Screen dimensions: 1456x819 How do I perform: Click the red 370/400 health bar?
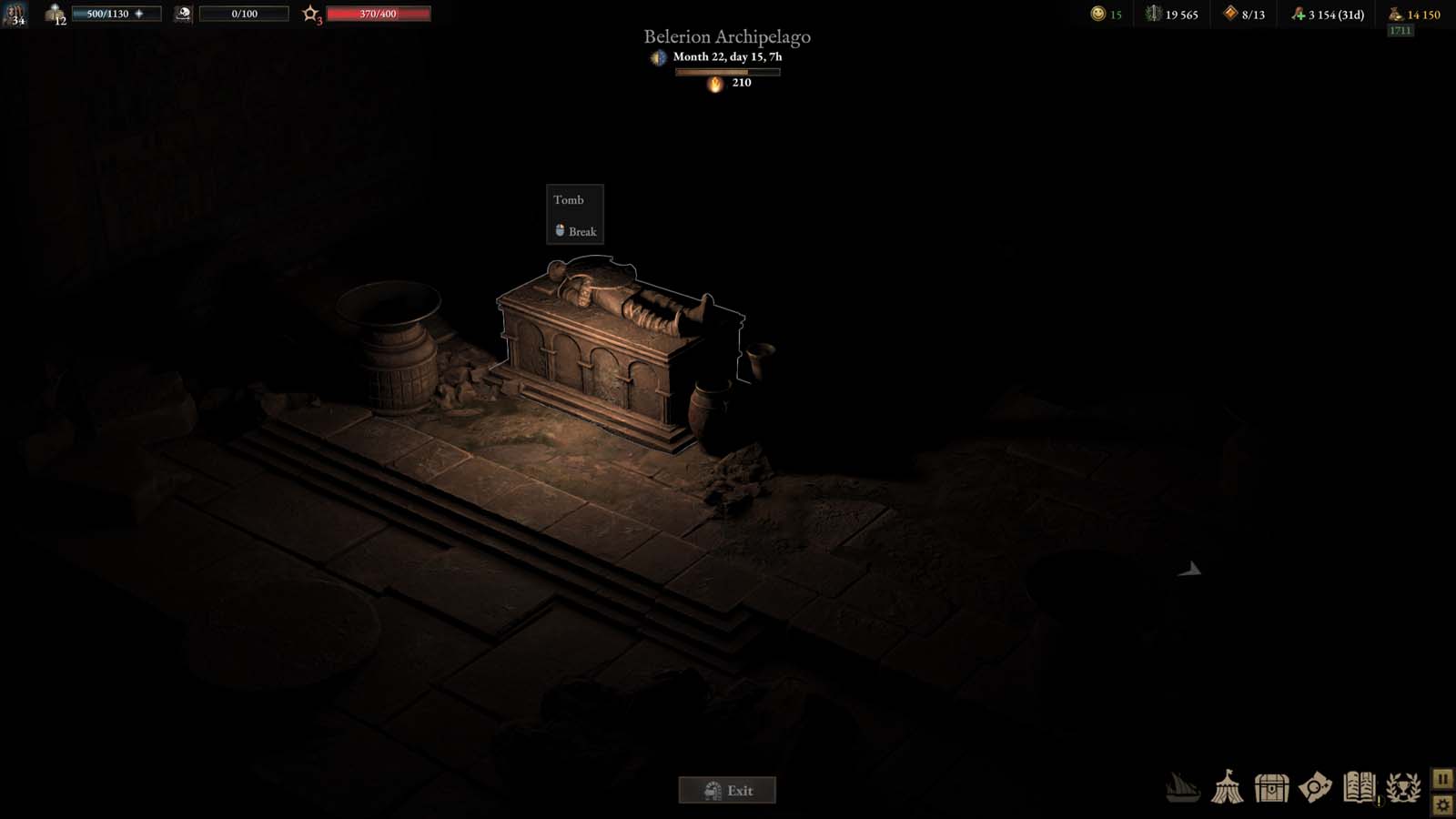point(381,14)
